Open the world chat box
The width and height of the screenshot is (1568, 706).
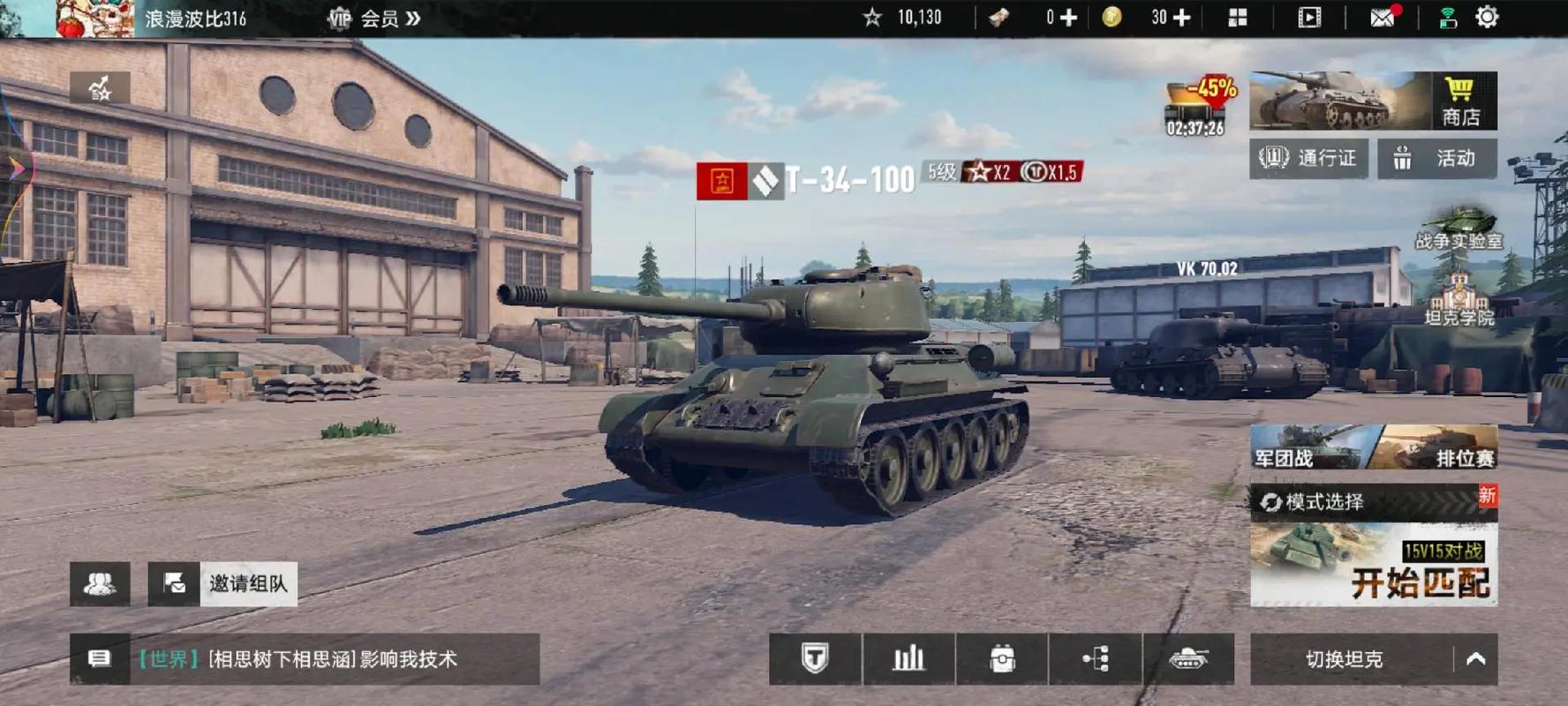[305, 659]
